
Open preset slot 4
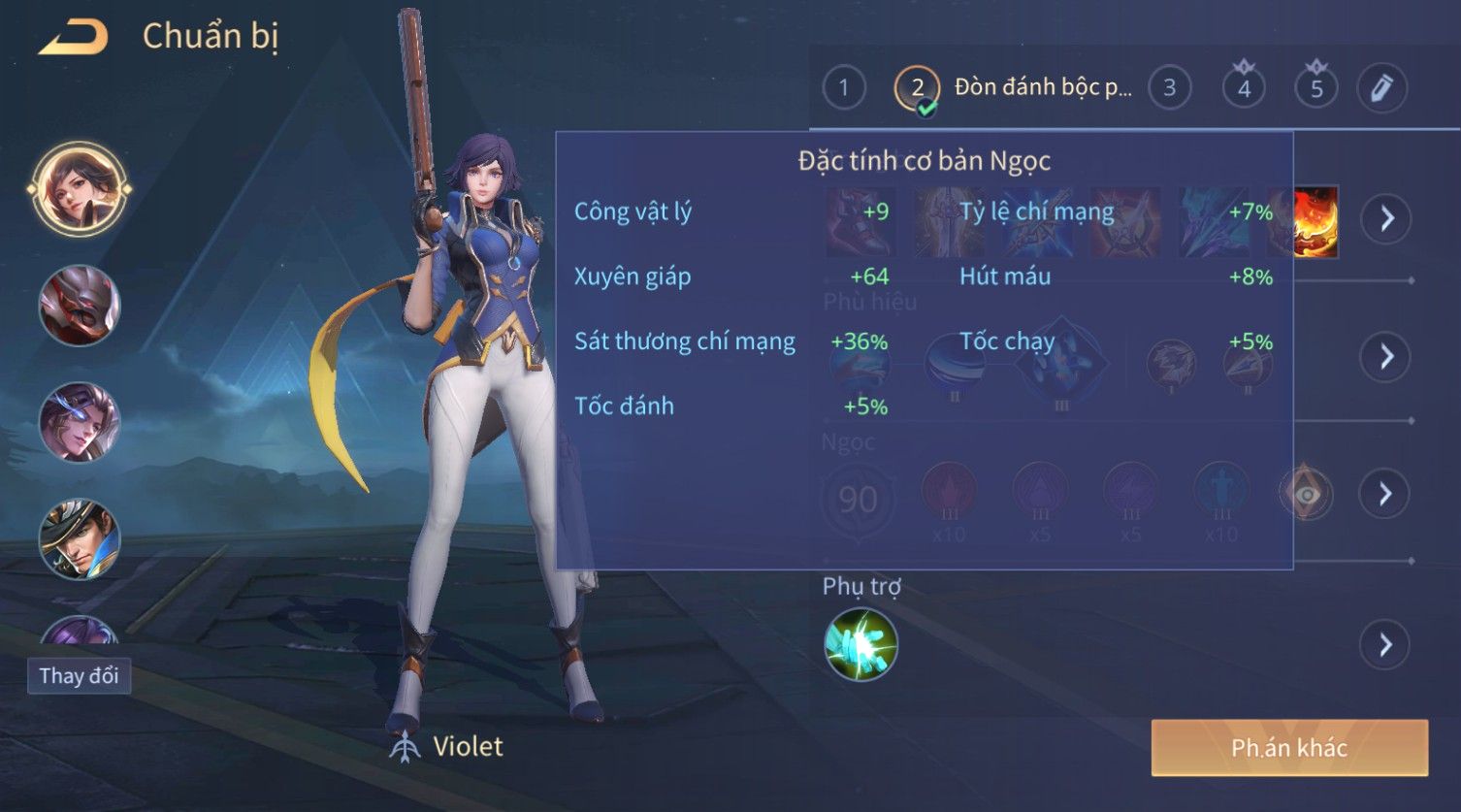click(x=1244, y=88)
